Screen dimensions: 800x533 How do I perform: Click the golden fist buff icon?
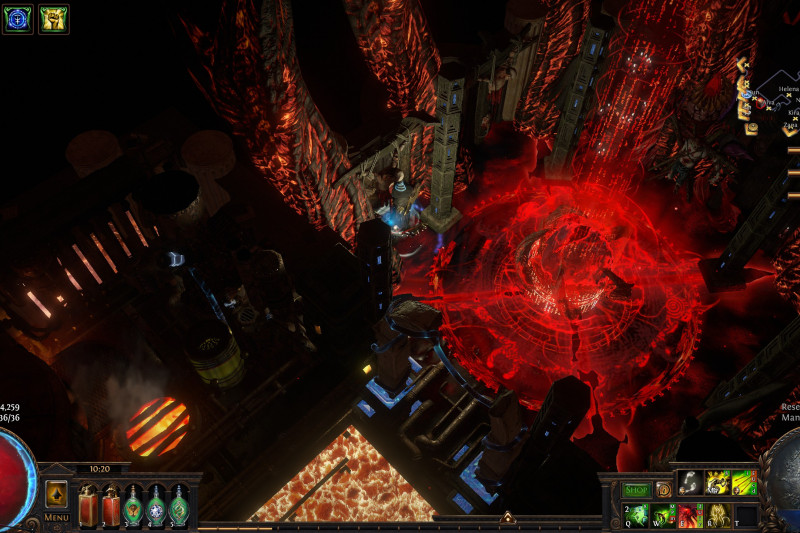53,19
